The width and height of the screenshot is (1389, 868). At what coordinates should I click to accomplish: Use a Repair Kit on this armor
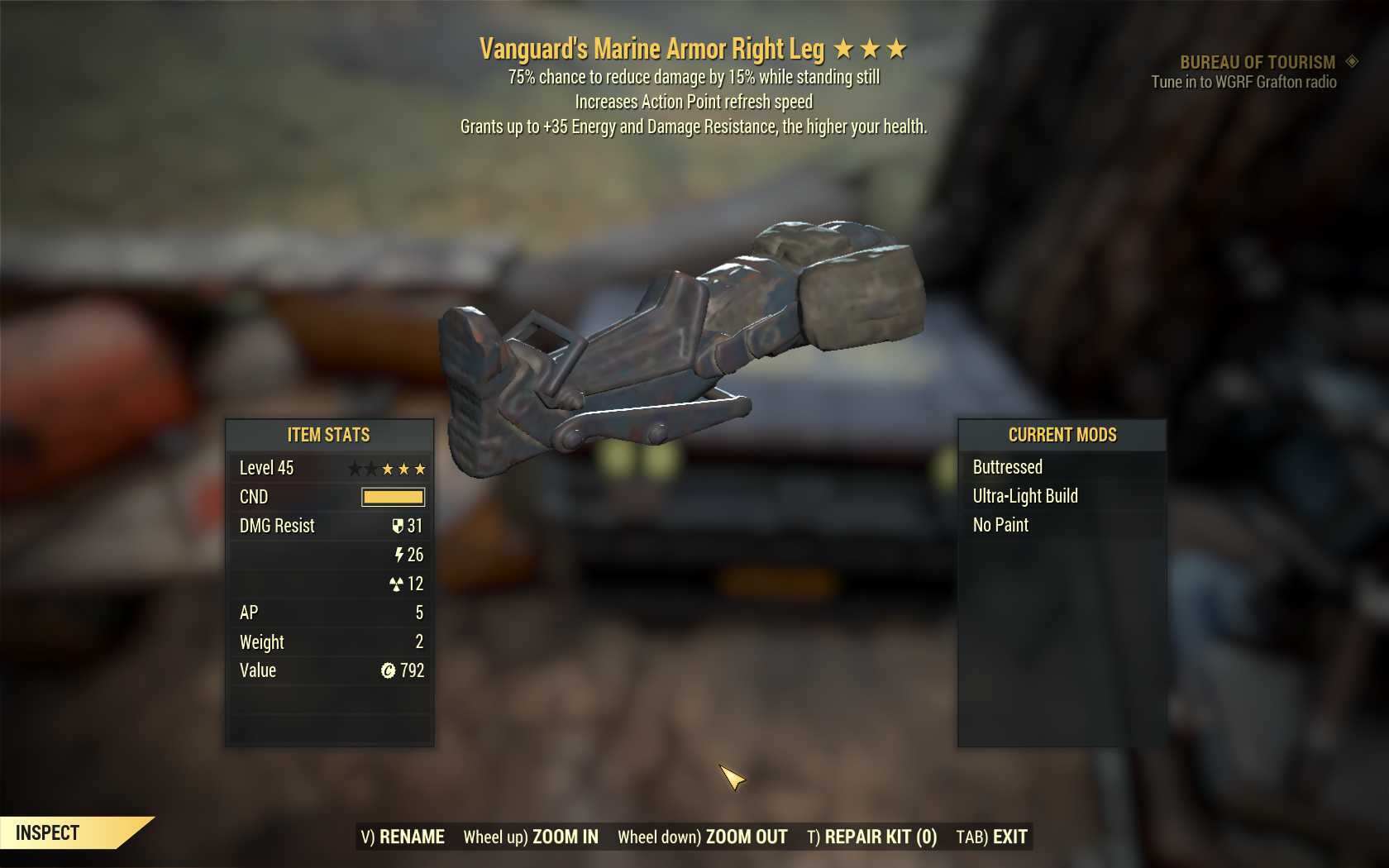tap(871, 837)
